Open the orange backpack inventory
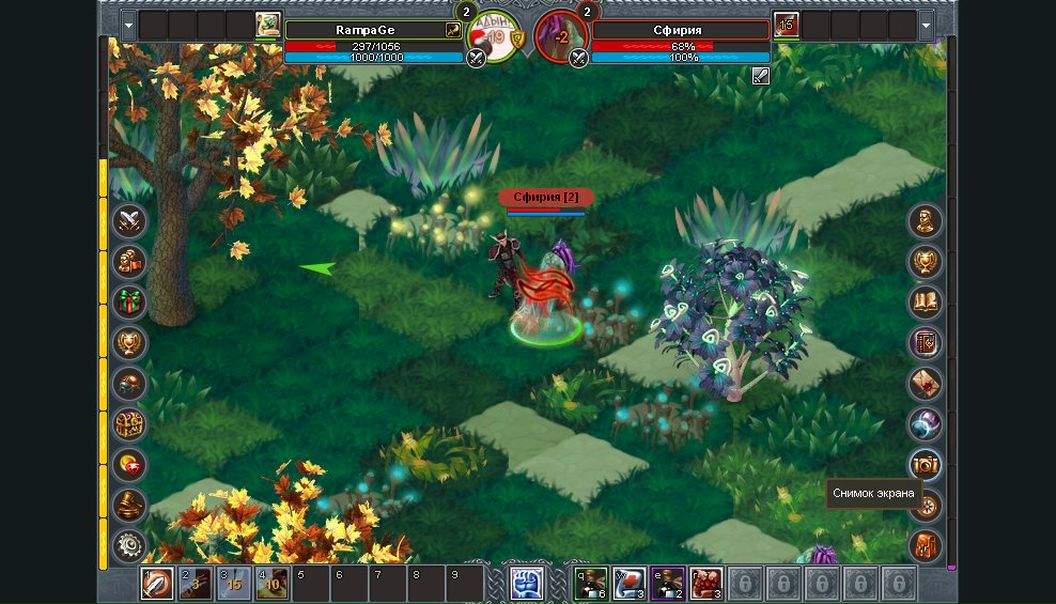This screenshot has width=1056, height=604. coord(925,546)
